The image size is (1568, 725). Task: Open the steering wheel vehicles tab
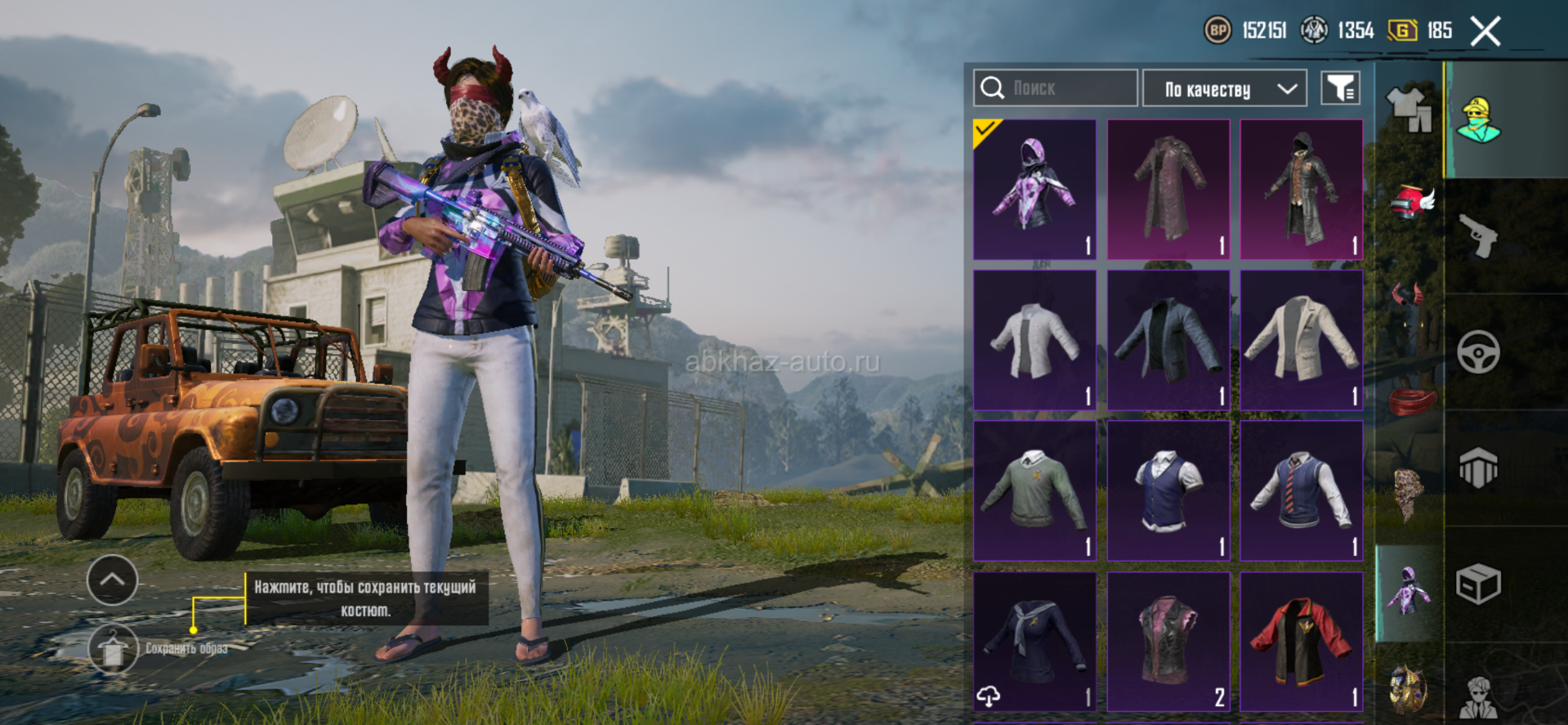click(x=1478, y=352)
